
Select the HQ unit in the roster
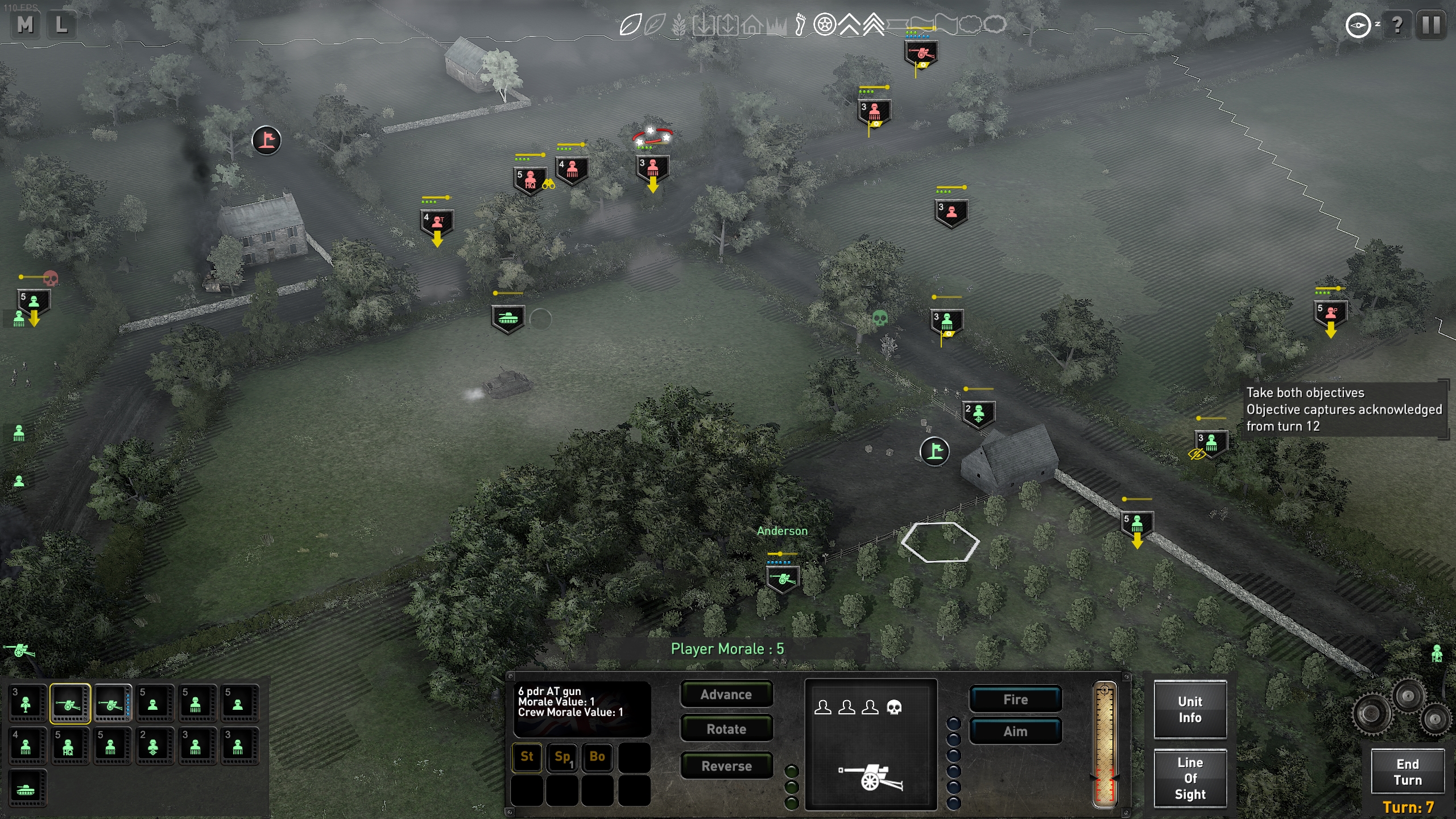(68, 746)
